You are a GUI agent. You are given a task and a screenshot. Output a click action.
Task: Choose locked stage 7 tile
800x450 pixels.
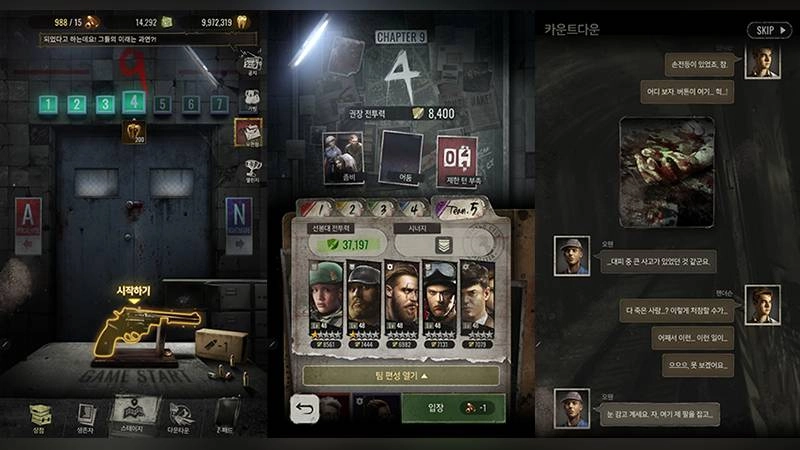pos(219,103)
